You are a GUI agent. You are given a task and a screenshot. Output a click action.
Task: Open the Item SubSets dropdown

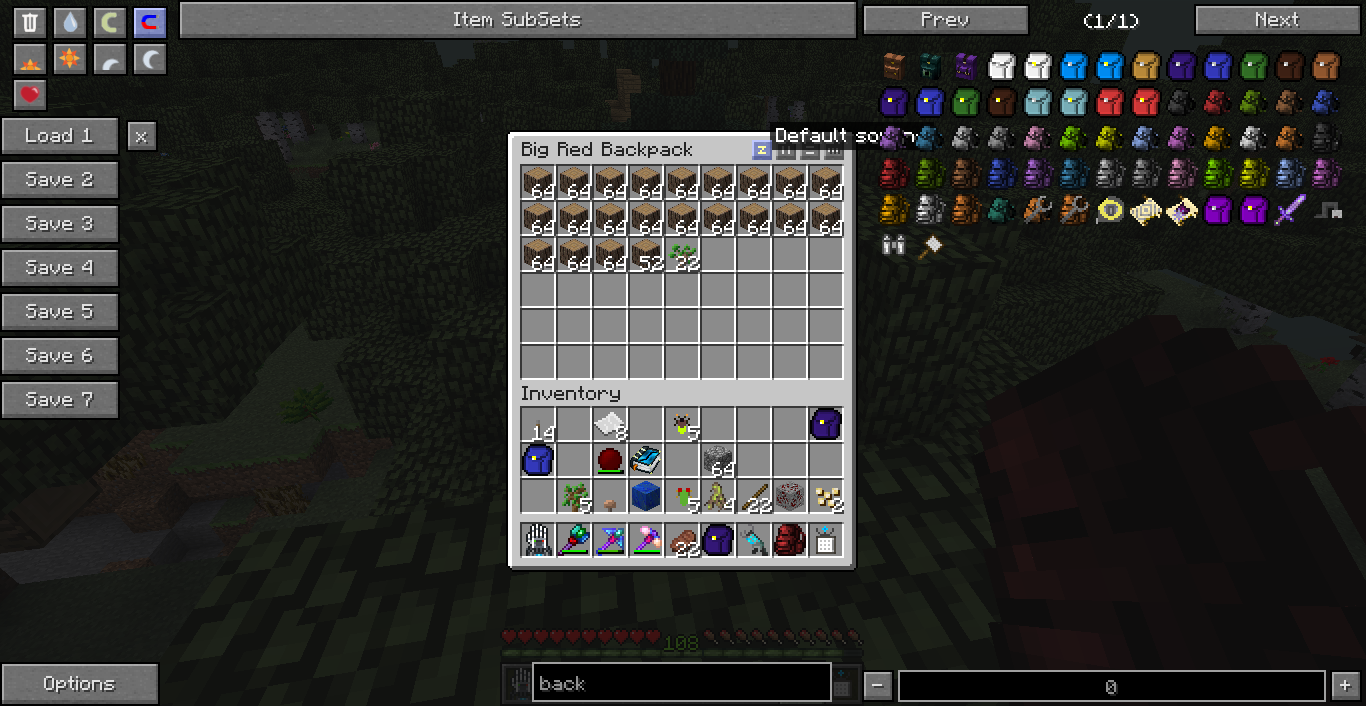[x=517, y=20]
